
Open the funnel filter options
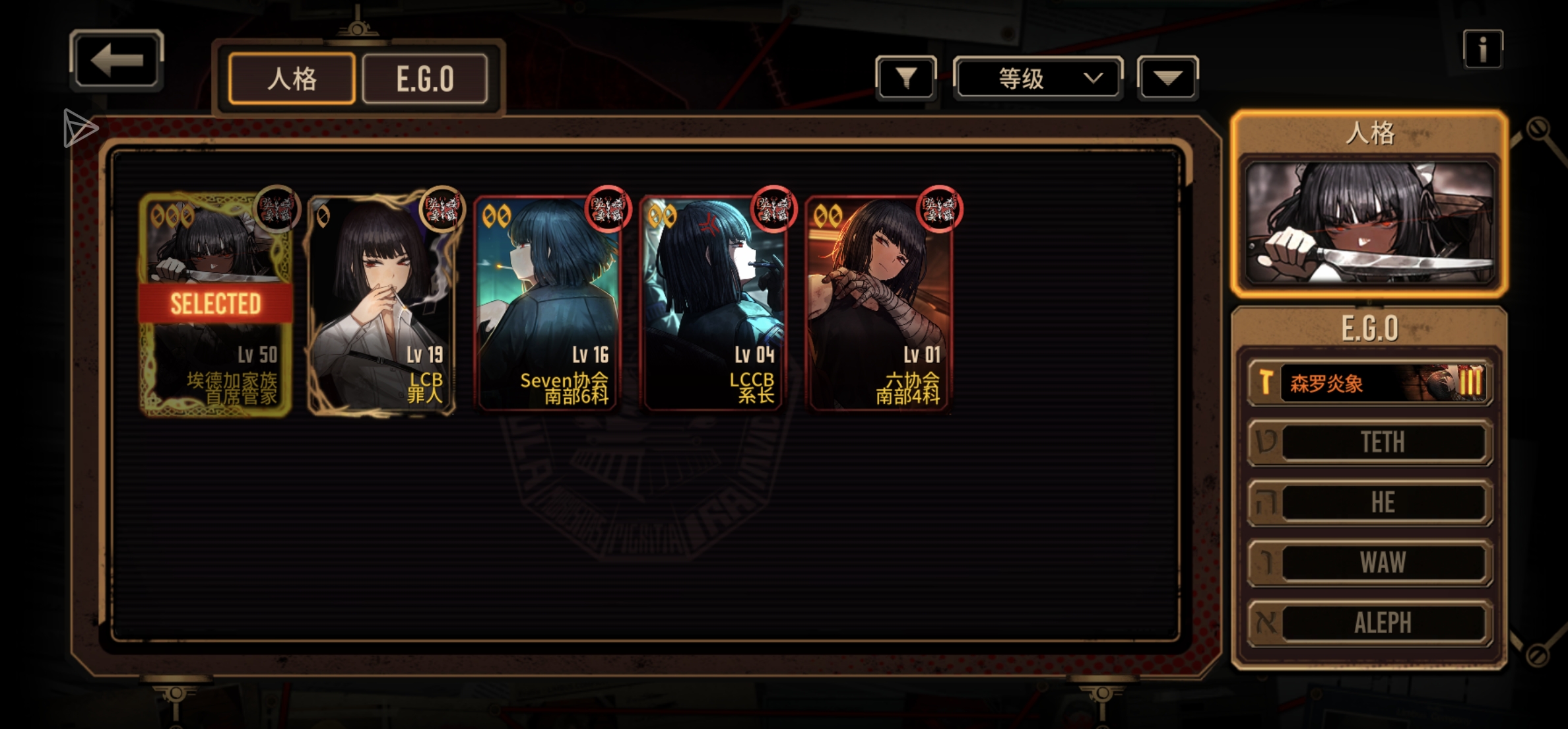tap(906, 79)
